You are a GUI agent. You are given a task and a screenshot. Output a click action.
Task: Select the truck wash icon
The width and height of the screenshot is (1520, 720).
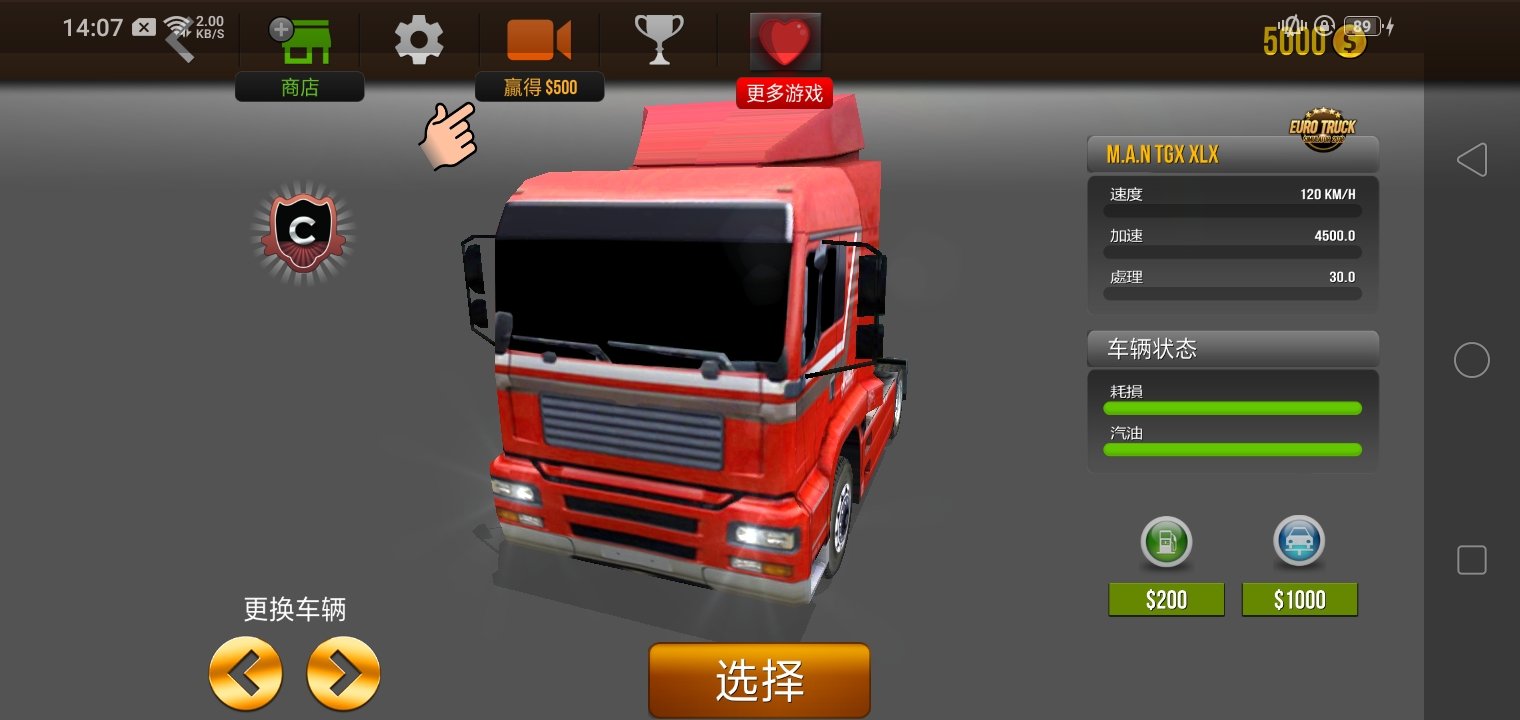(x=1300, y=541)
